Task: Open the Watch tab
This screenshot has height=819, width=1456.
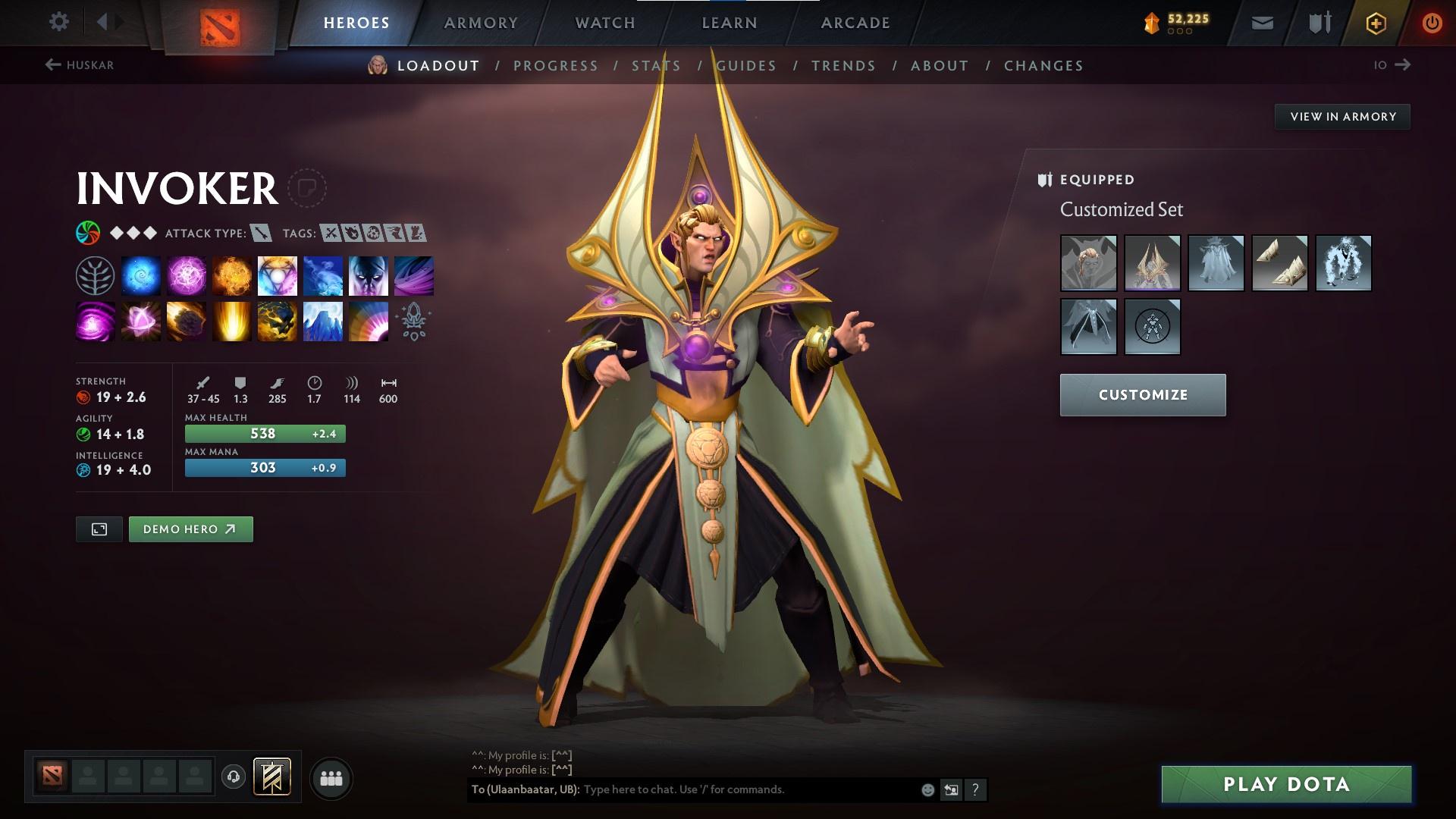Action: [605, 23]
